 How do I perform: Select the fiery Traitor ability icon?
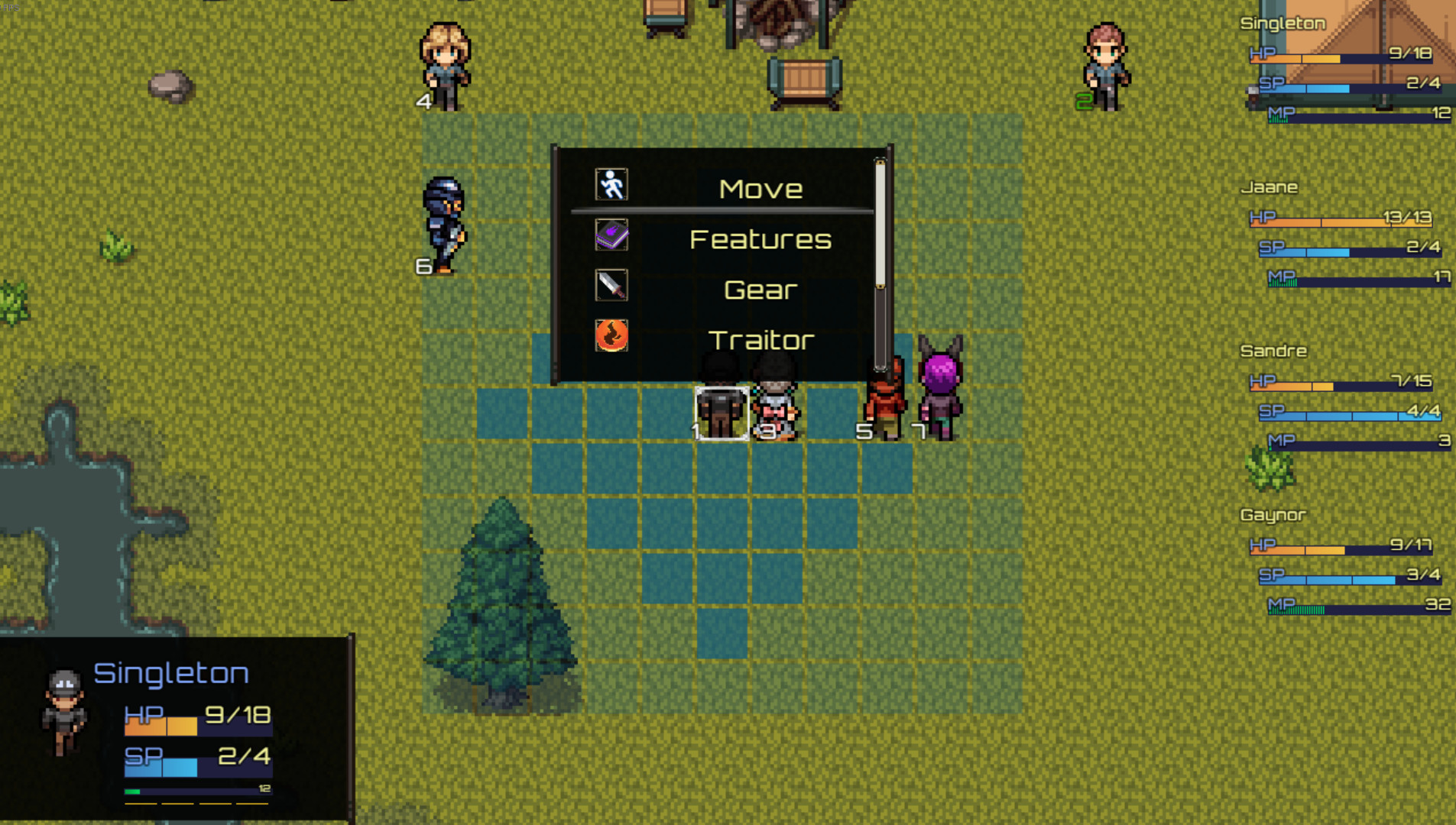[x=609, y=336]
